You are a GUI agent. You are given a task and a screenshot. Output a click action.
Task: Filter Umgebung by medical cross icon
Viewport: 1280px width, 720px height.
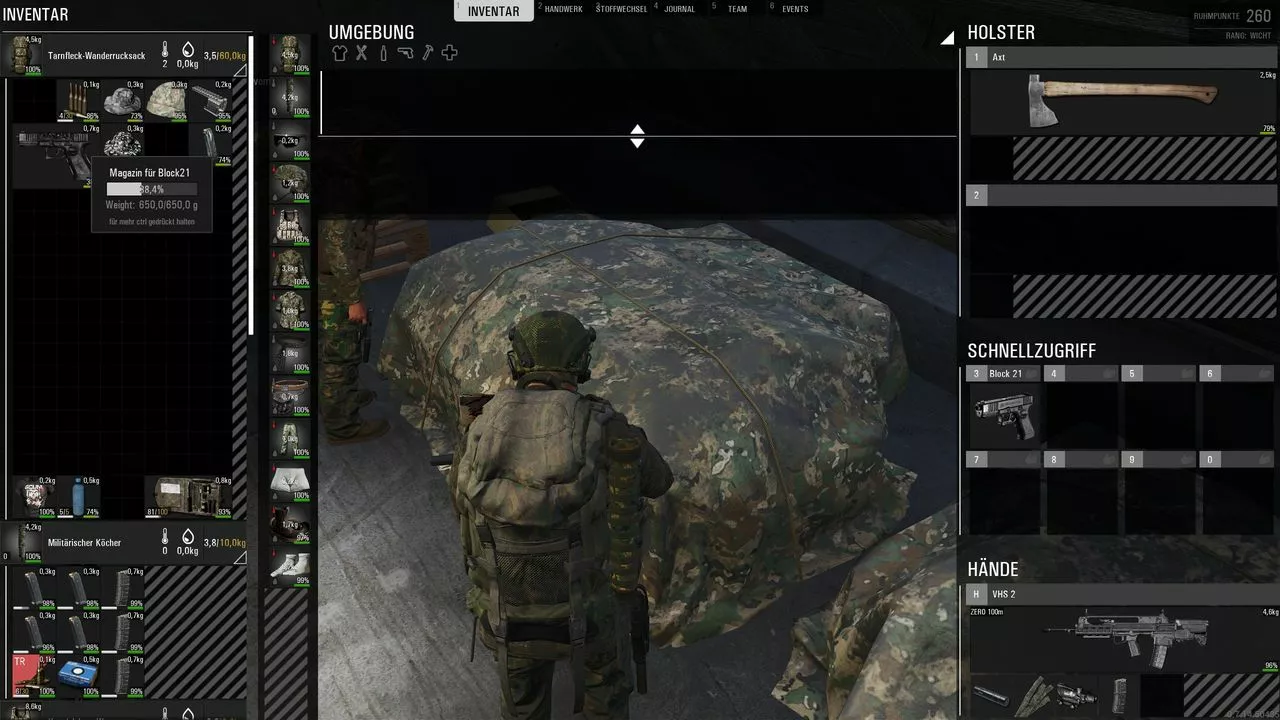pos(450,53)
